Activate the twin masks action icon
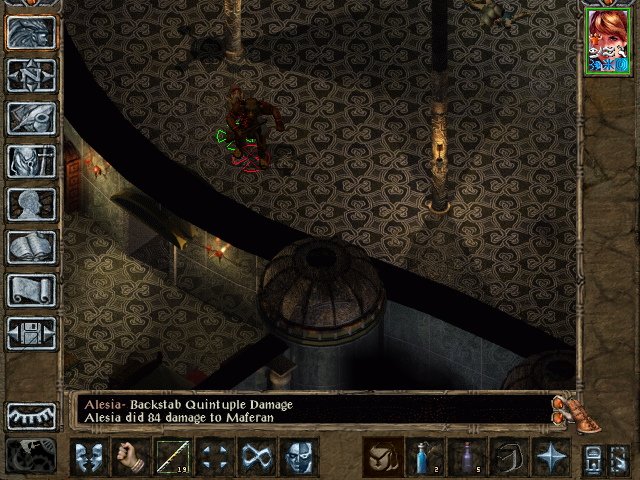Screen dimensions: 640x480 pyautogui.click(x=89, y=457)
